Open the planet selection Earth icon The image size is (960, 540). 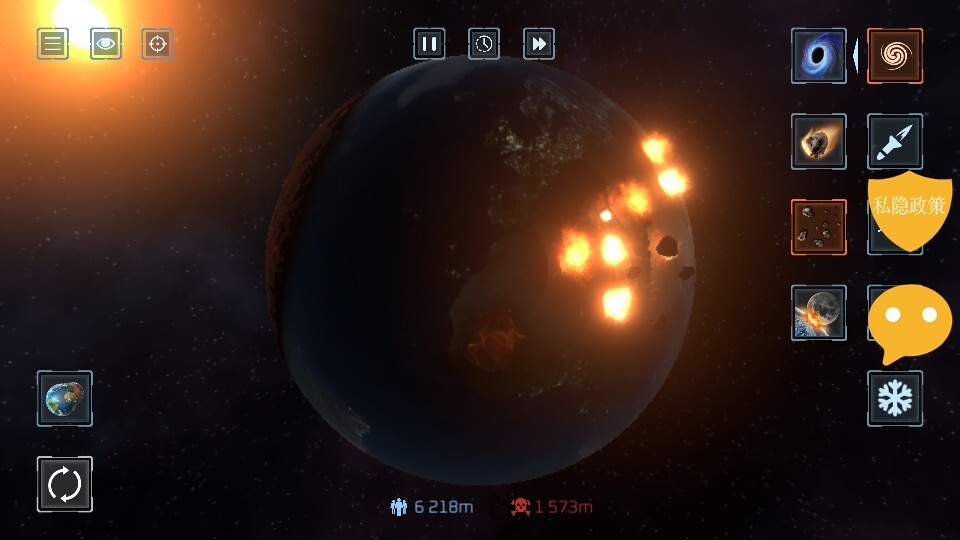(x=65, y=398)
